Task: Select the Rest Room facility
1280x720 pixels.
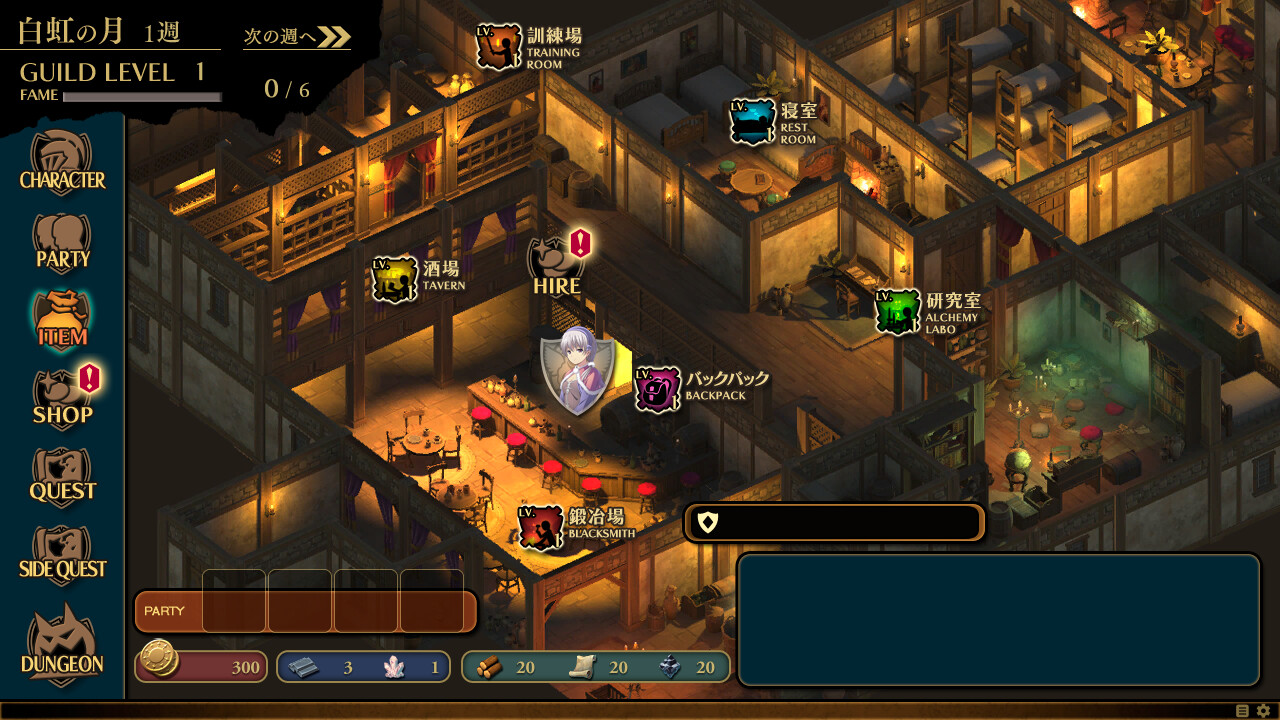Action: tap(752, 122)
